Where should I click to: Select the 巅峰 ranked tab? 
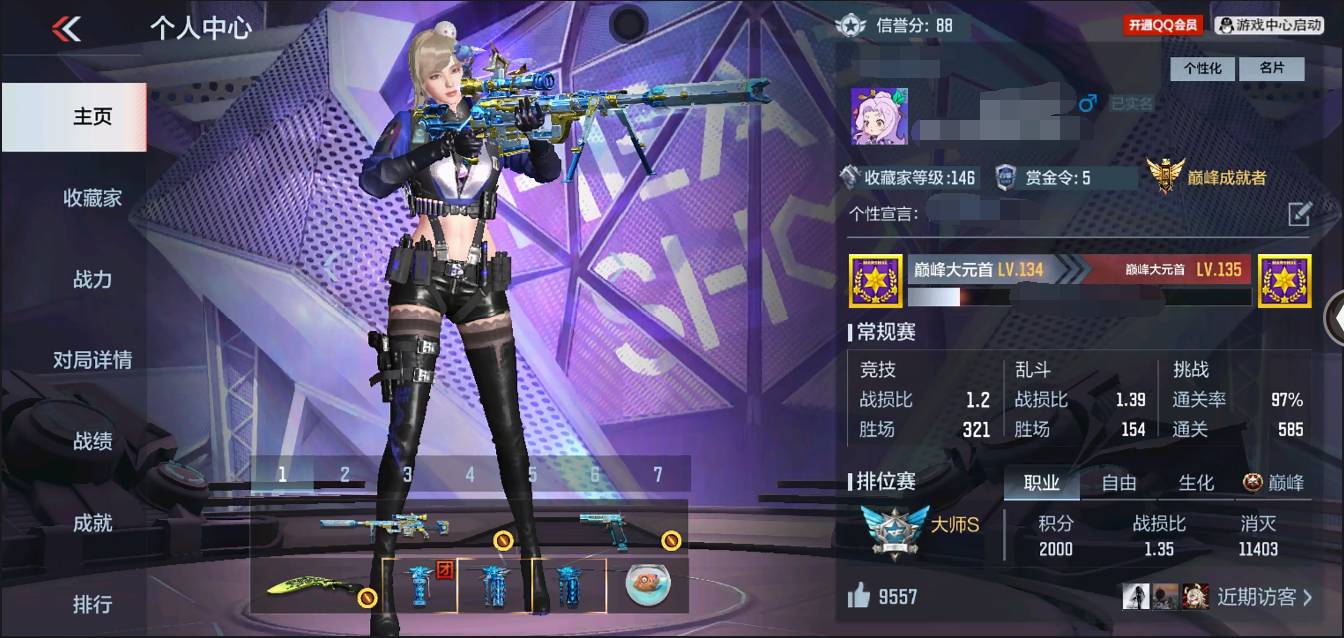1274,483
